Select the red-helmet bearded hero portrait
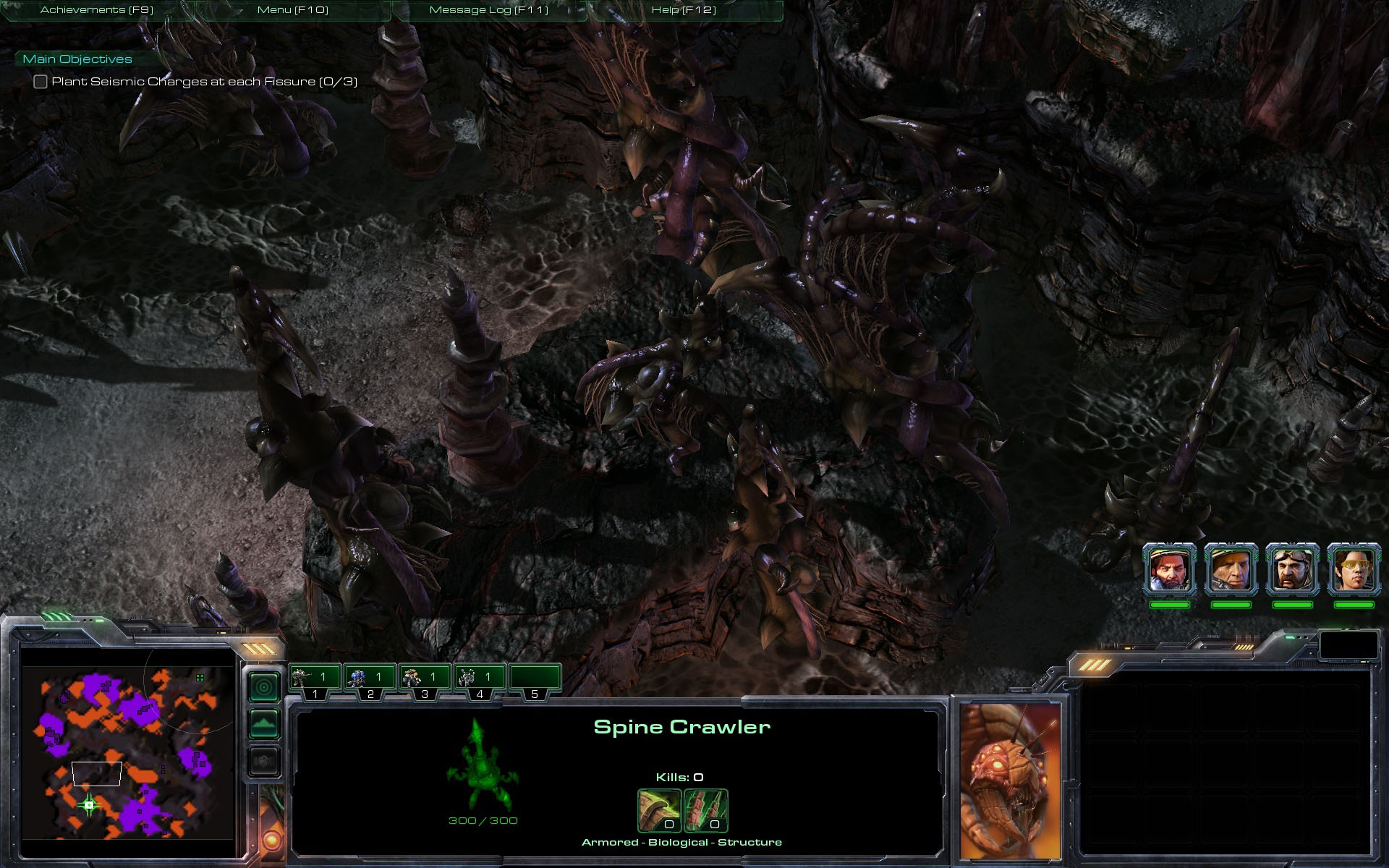This screenshot has height=868, width=1389. 1170,569
